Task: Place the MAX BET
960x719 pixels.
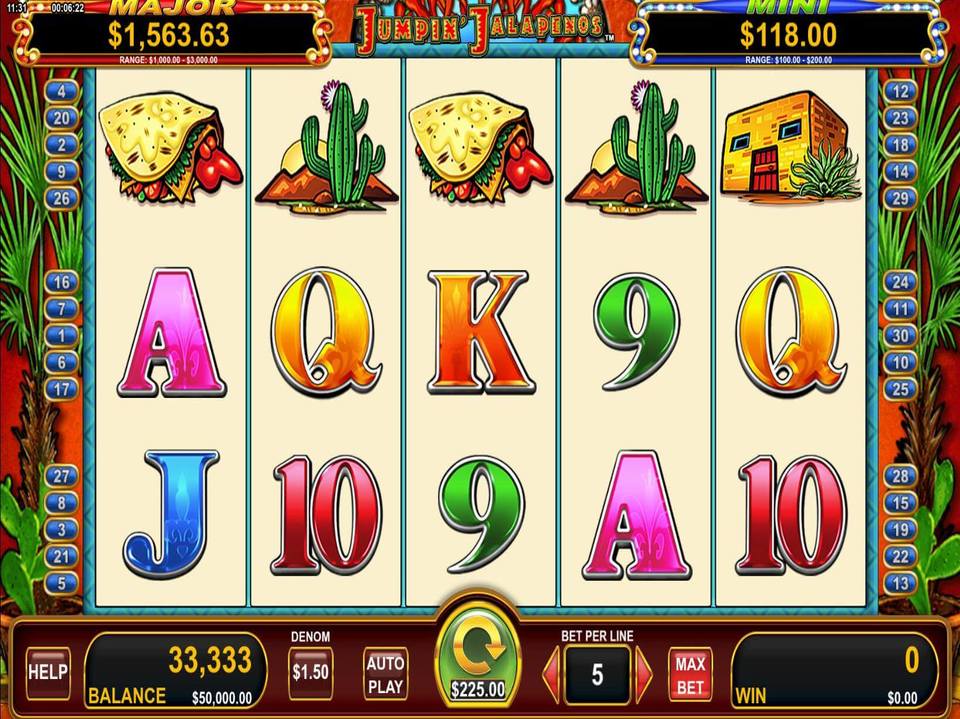Action: point(690,674)
